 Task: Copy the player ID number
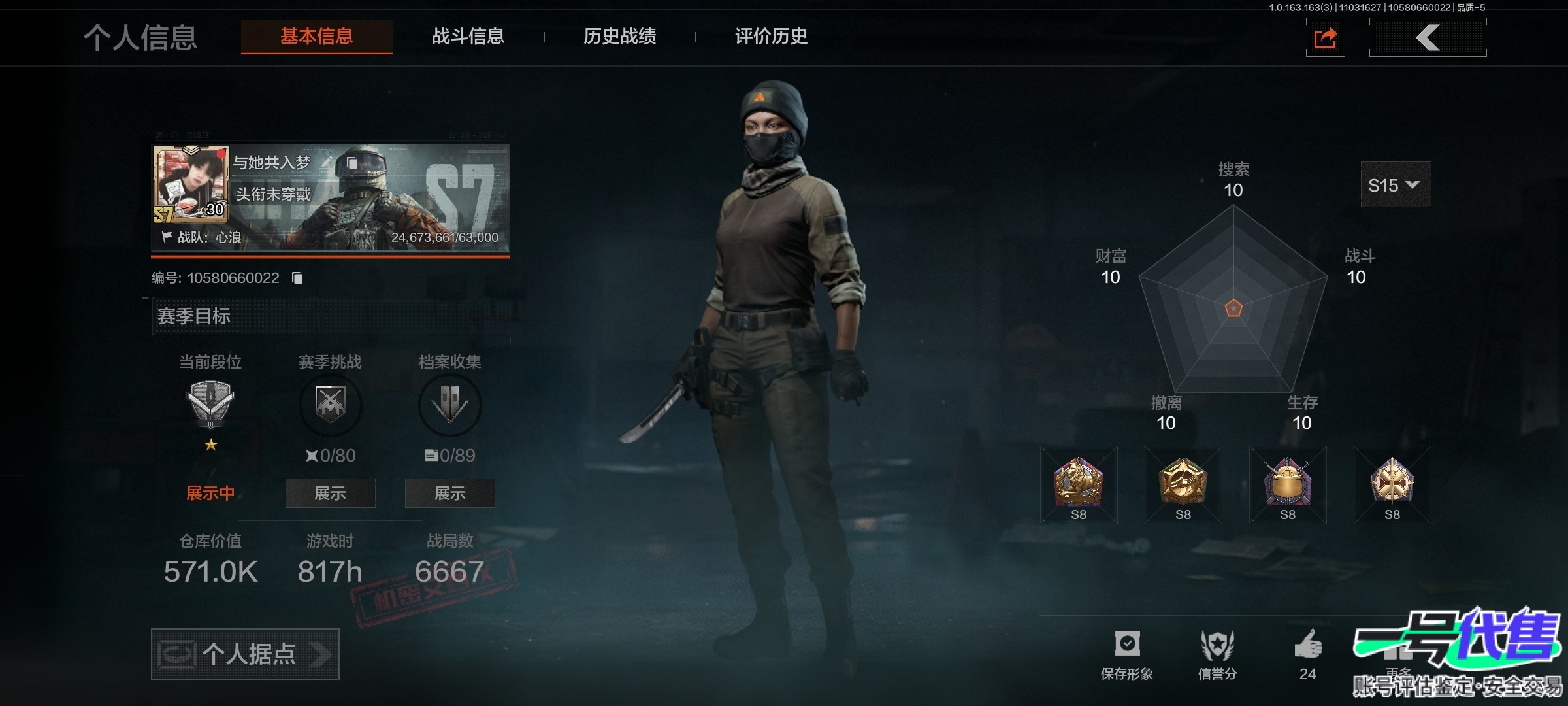297,278
